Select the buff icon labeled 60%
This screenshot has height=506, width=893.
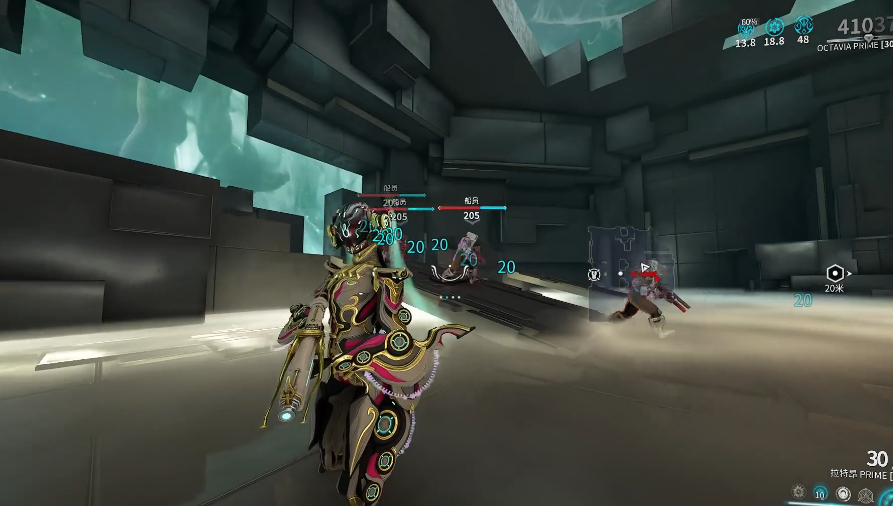[746, 27]
